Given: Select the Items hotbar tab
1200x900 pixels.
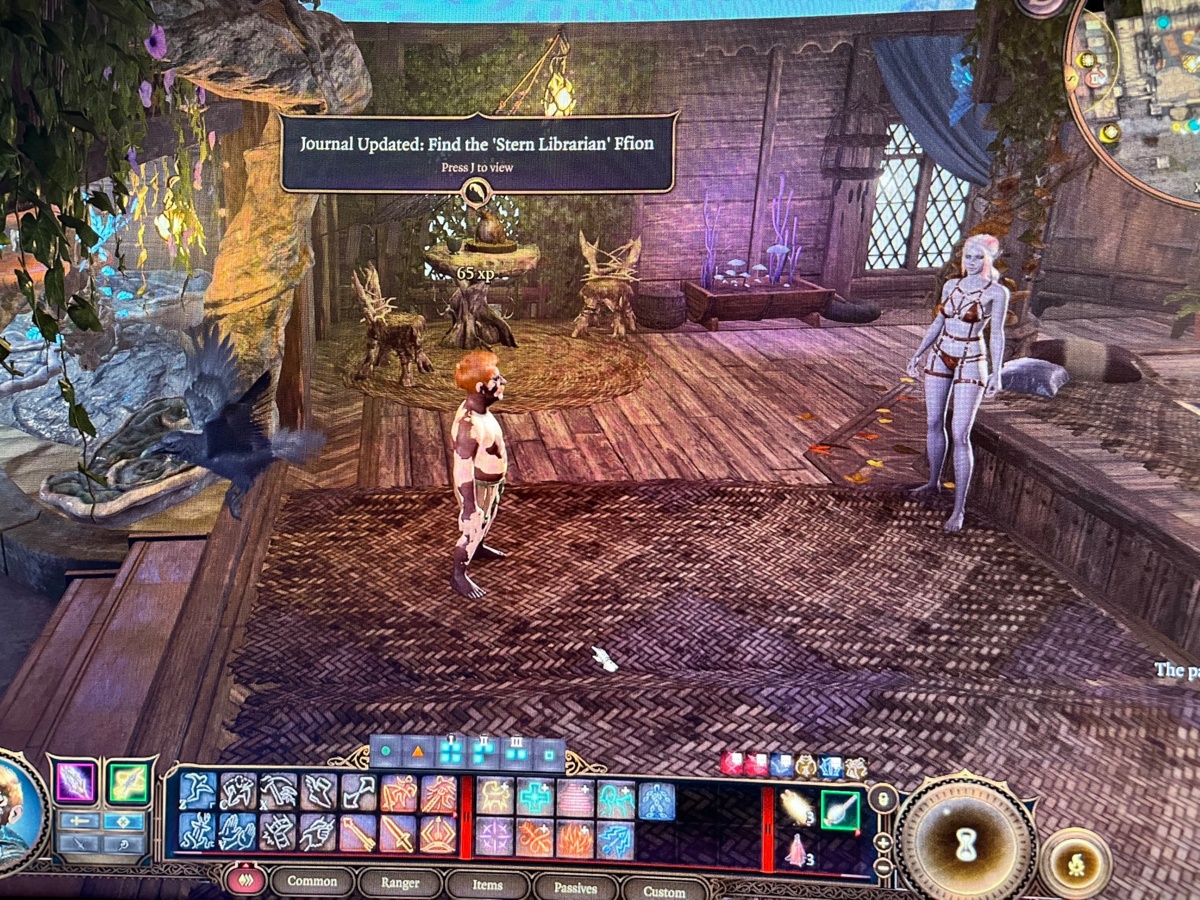Looking at the screenshot, I should (x=487, y=884).
